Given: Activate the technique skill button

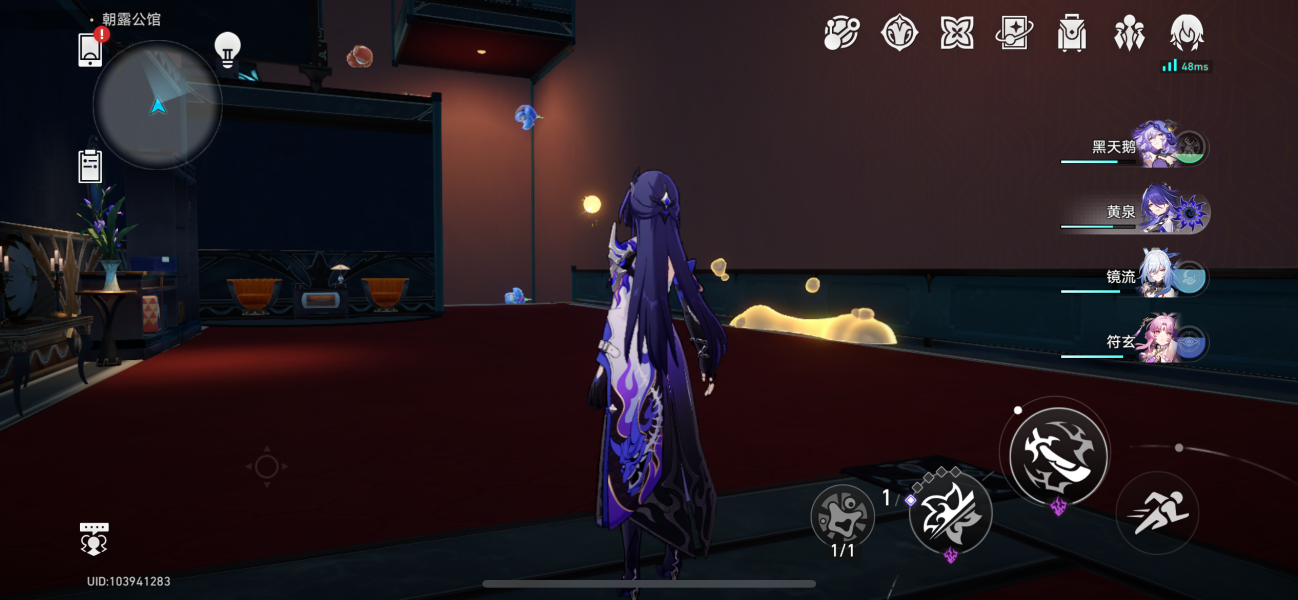Looking at the screenshot, I should [950, 511].
